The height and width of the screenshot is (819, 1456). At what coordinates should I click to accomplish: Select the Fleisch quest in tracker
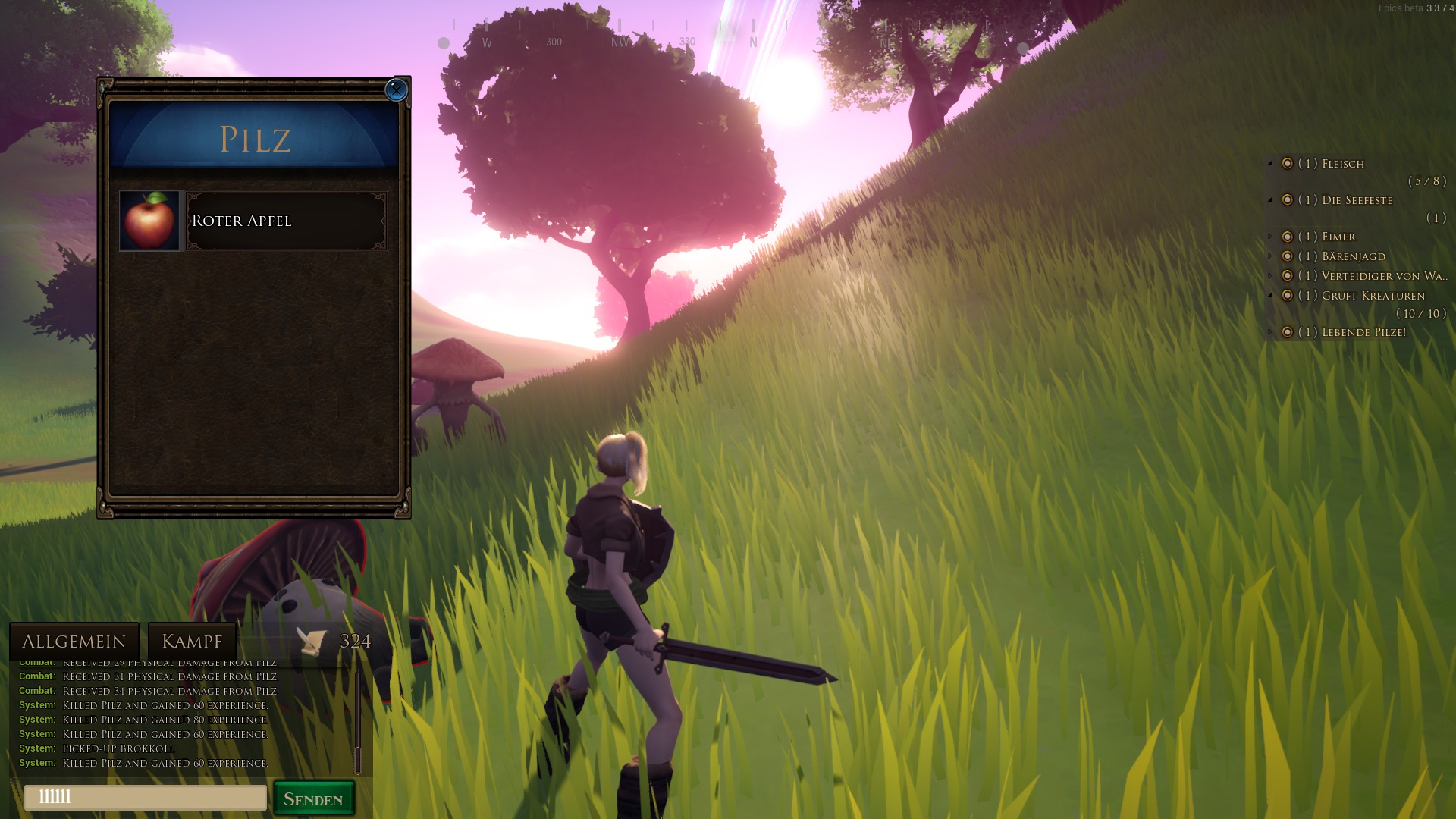tap(1342, 164)
